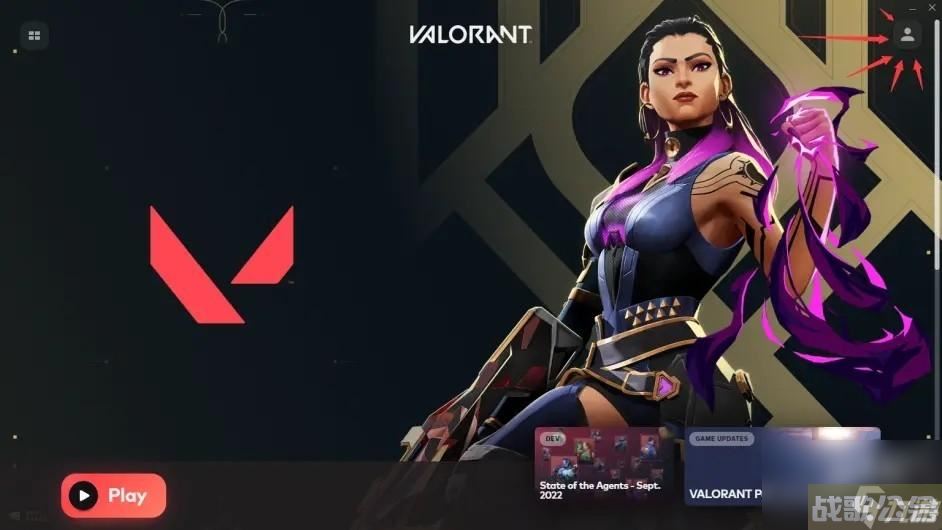Screen dimensions: 942x530
Task: Open the State of the Agents news card
Action: (x=603, y=467)
